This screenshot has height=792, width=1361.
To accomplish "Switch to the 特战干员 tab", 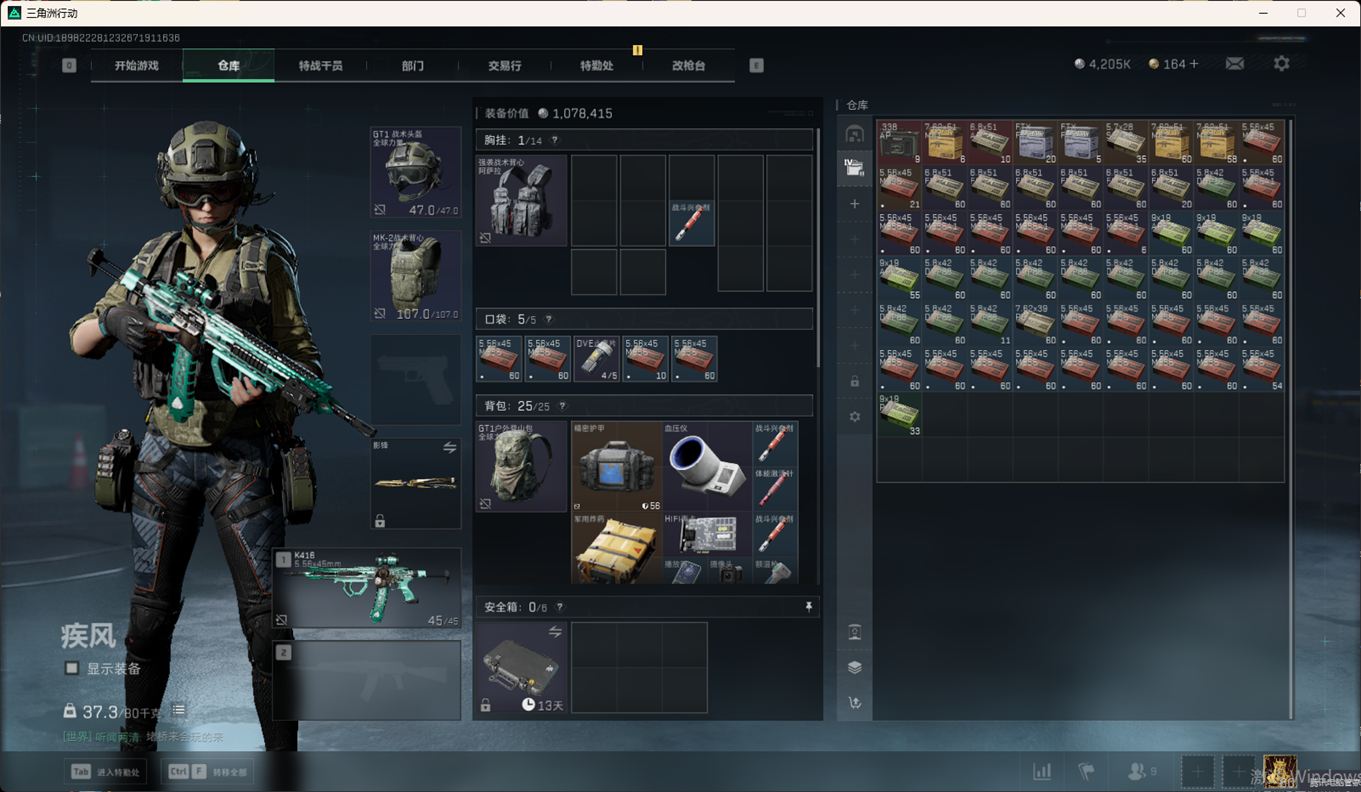I will (320, 66).
